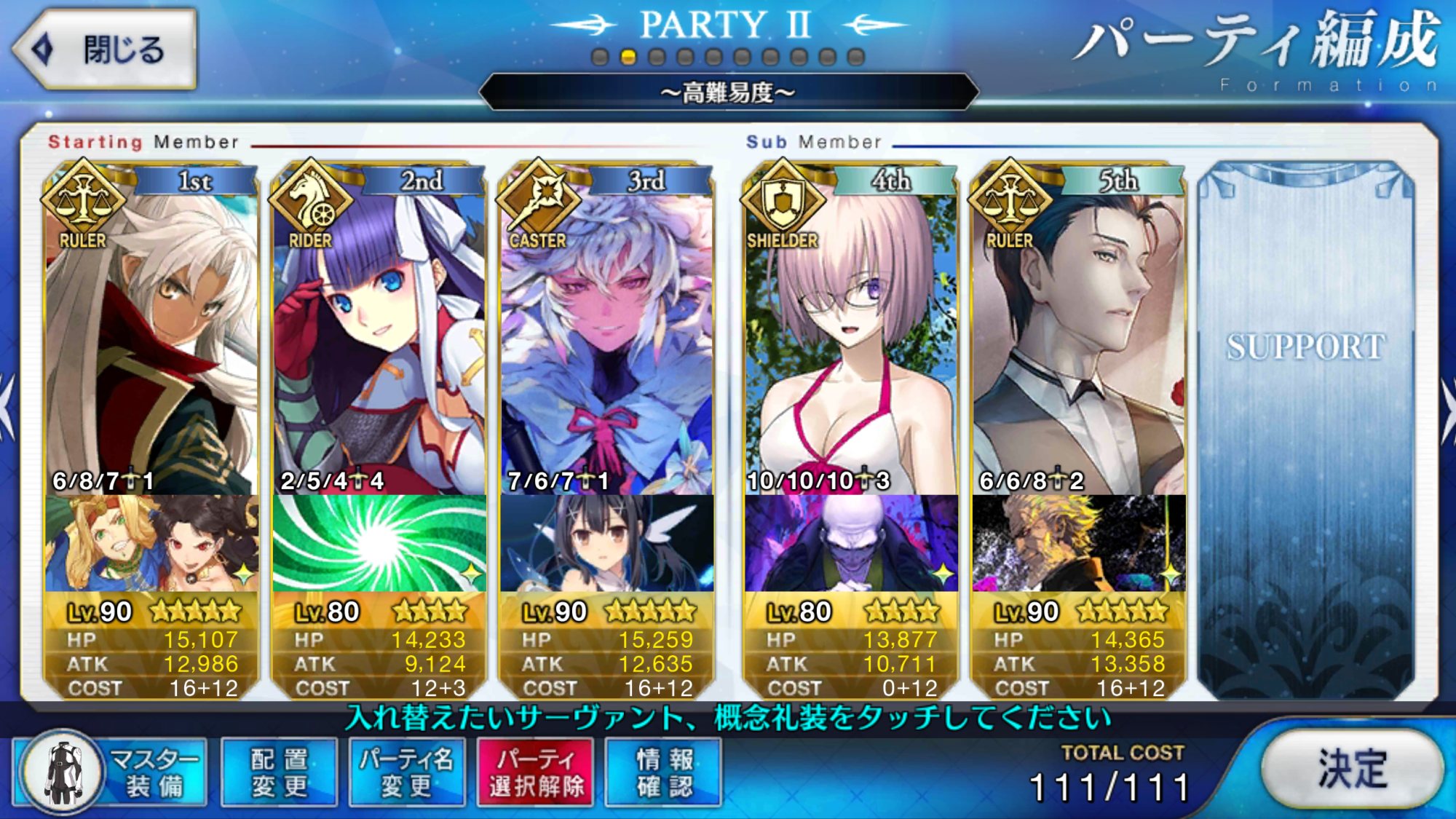Screen dimensions: 1456x819
Task: Select the 2nd slot Rider servant card
Action: (379, 342)
